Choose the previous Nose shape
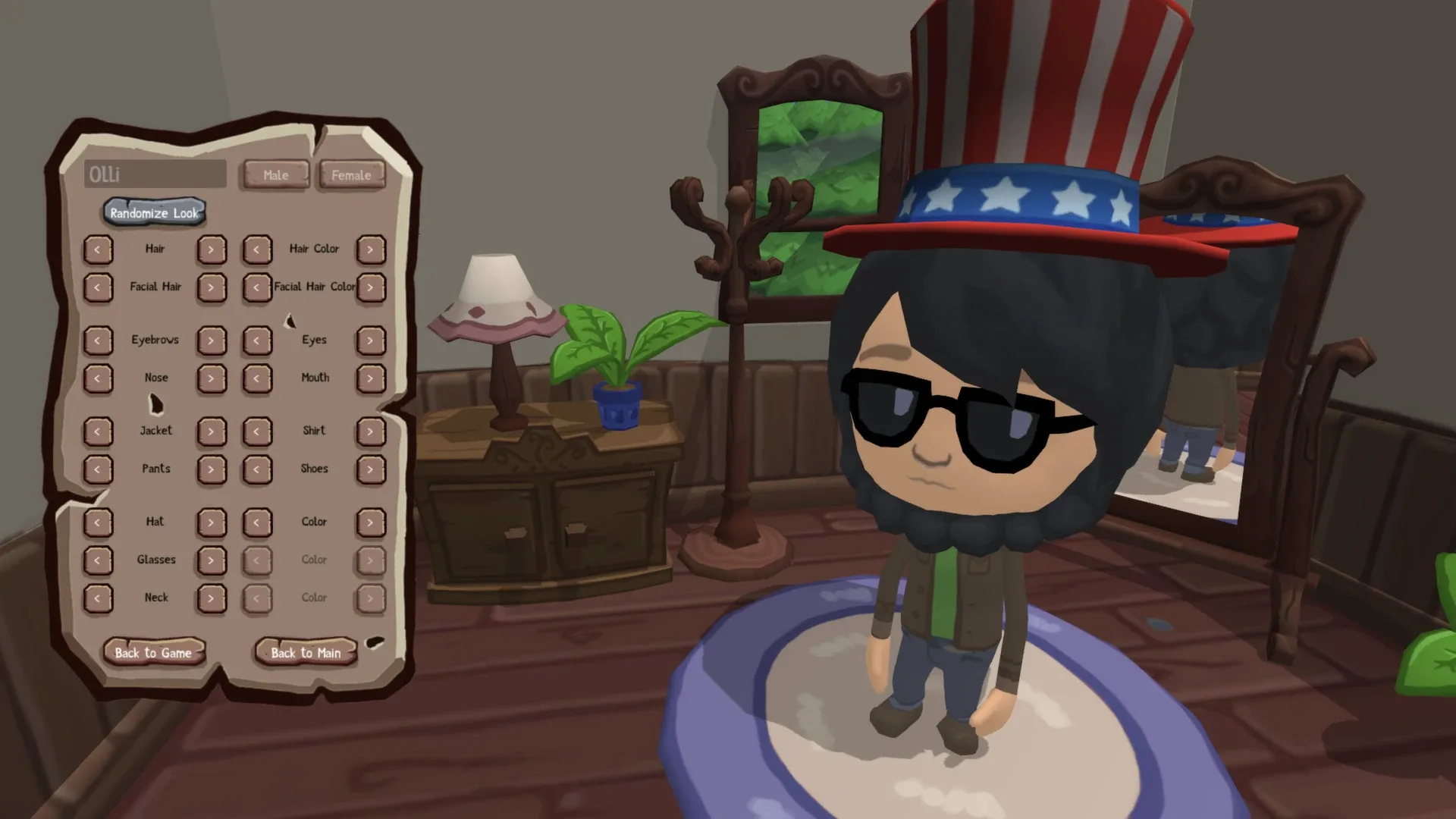Viewport: 1456px width, 819px height. tap(99, 377)
